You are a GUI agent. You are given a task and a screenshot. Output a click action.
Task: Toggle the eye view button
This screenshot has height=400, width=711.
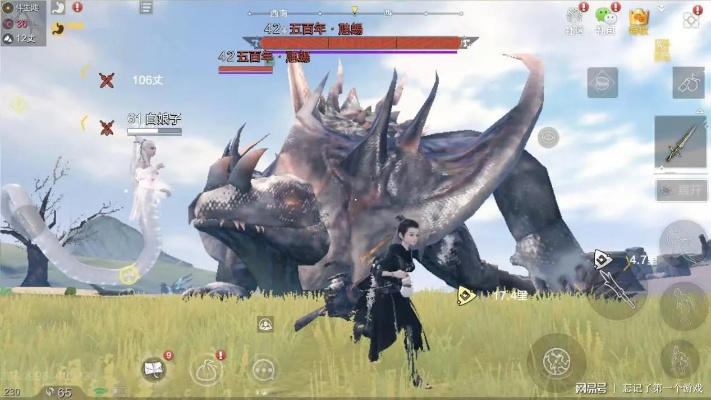pos(547,138)
